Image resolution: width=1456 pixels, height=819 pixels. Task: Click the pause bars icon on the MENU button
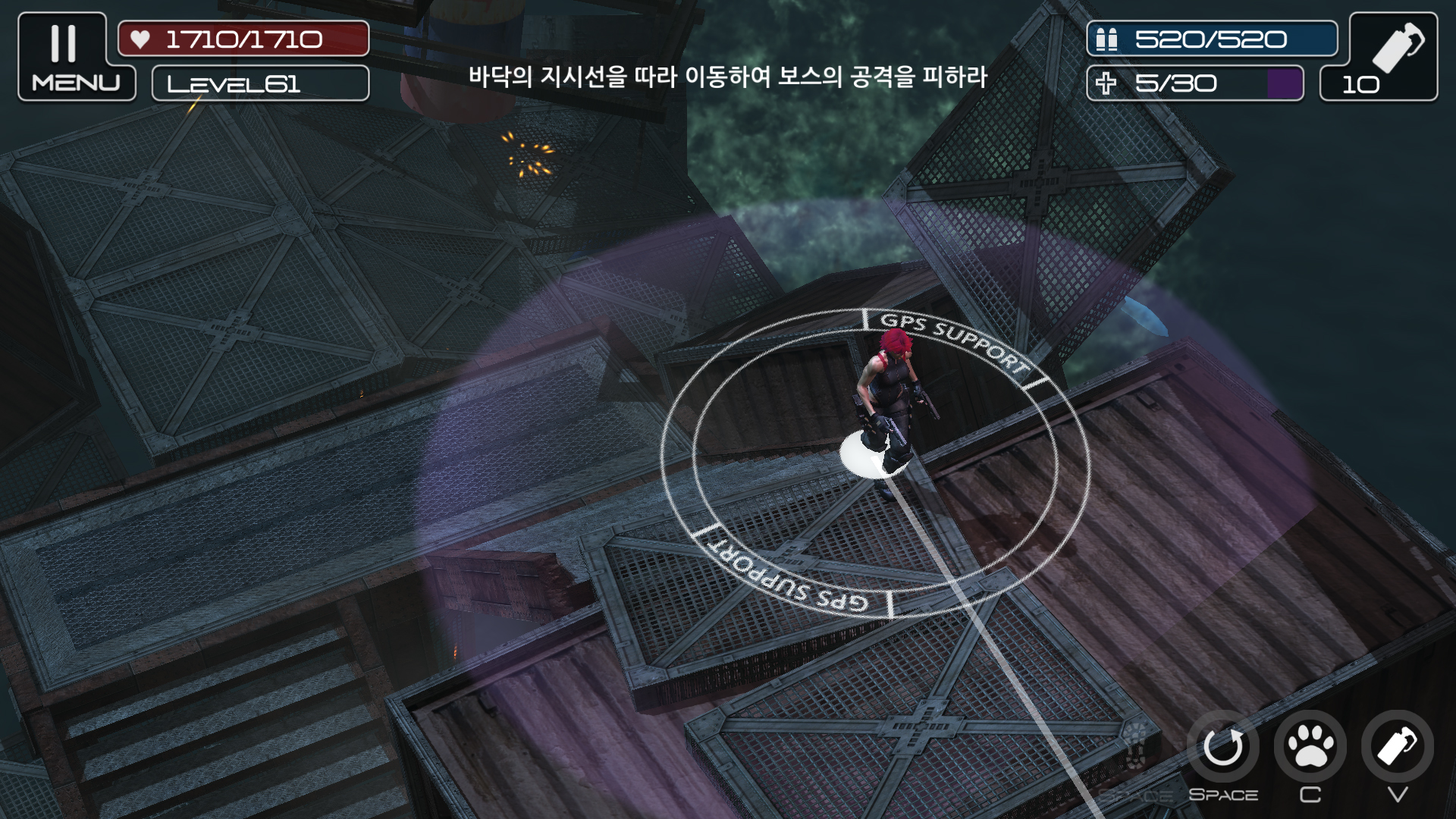coord(64,44)
